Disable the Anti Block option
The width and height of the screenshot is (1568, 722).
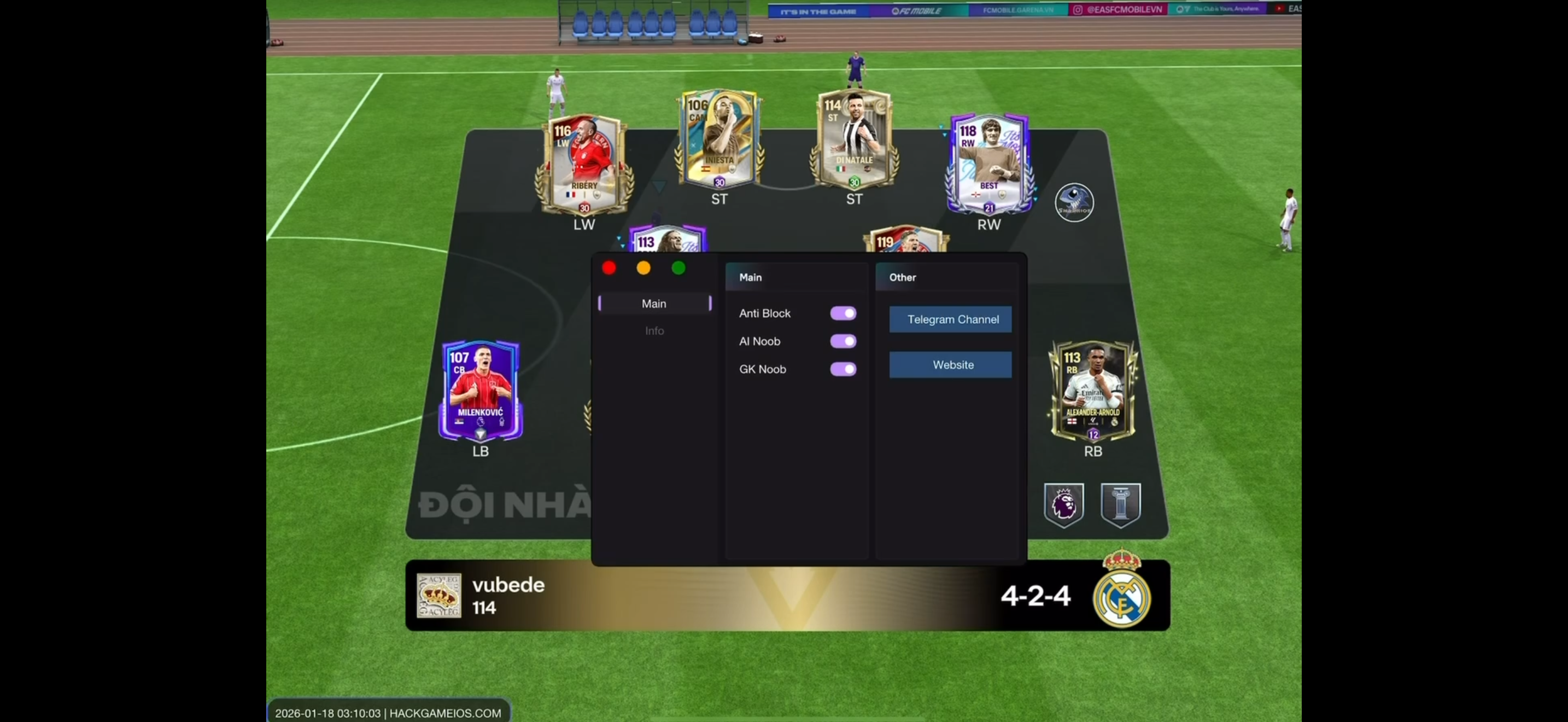(843, 313)
